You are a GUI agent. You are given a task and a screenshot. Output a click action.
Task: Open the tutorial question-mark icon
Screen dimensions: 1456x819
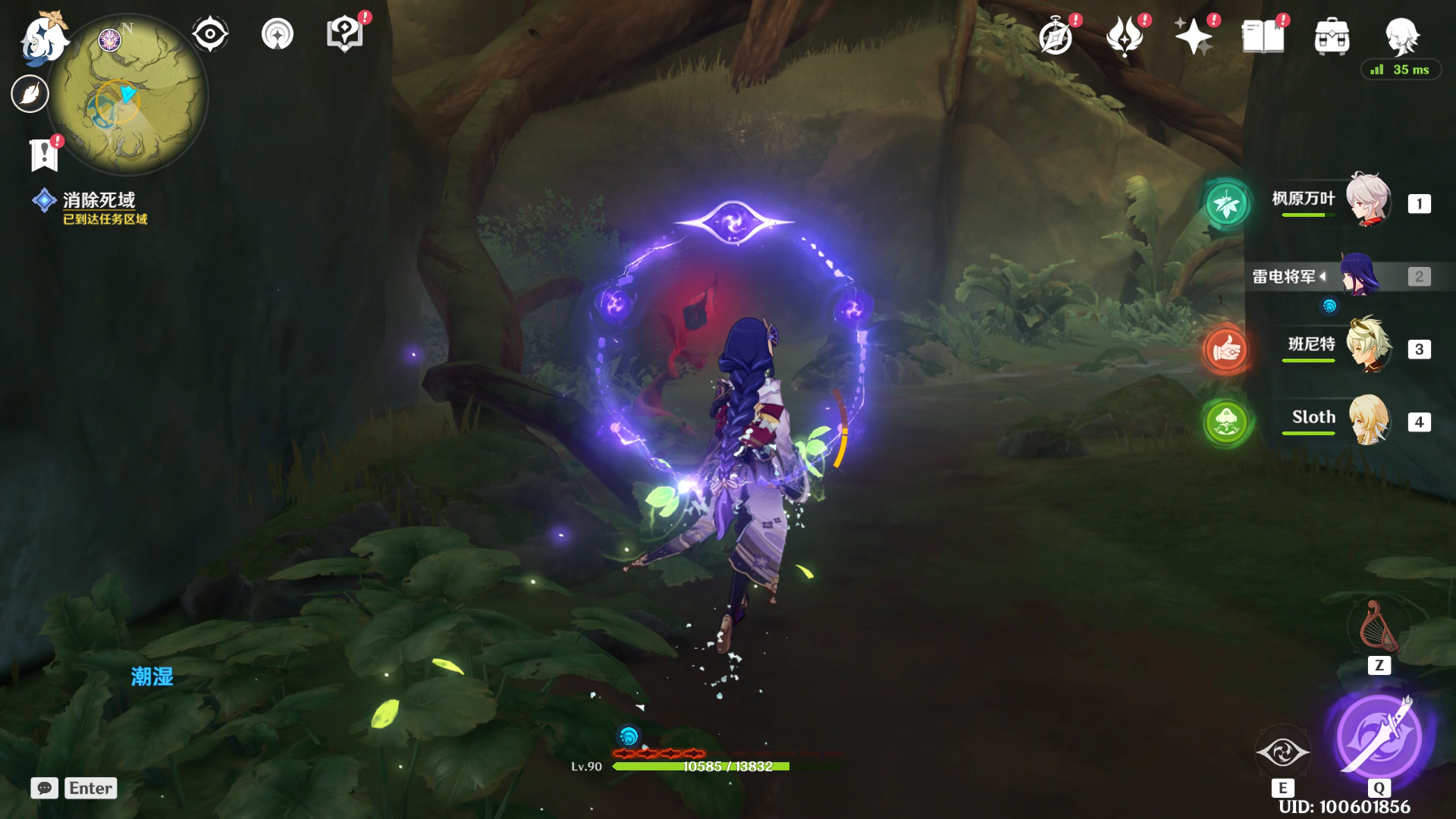click(x=344, y=35)
